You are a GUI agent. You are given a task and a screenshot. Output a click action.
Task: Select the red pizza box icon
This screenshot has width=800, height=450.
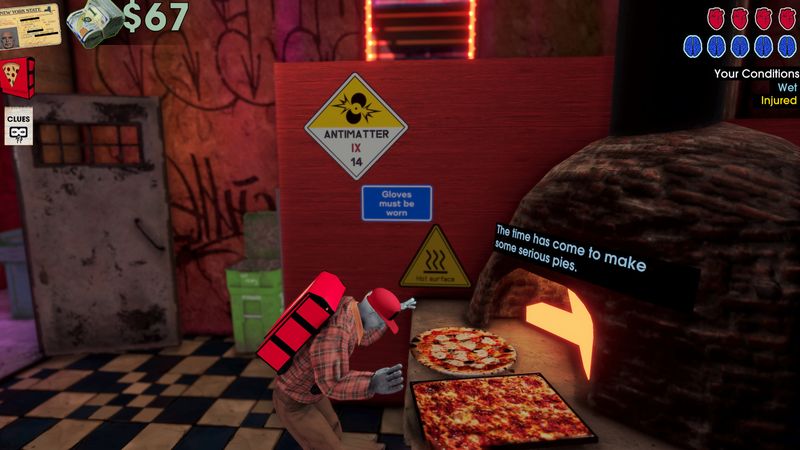(18, 74)
